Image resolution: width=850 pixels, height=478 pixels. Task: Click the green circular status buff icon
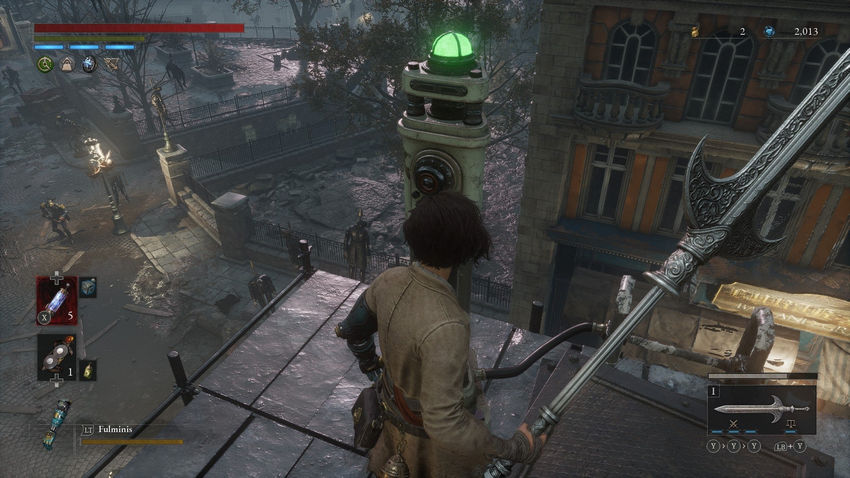(x=45, y=64)
